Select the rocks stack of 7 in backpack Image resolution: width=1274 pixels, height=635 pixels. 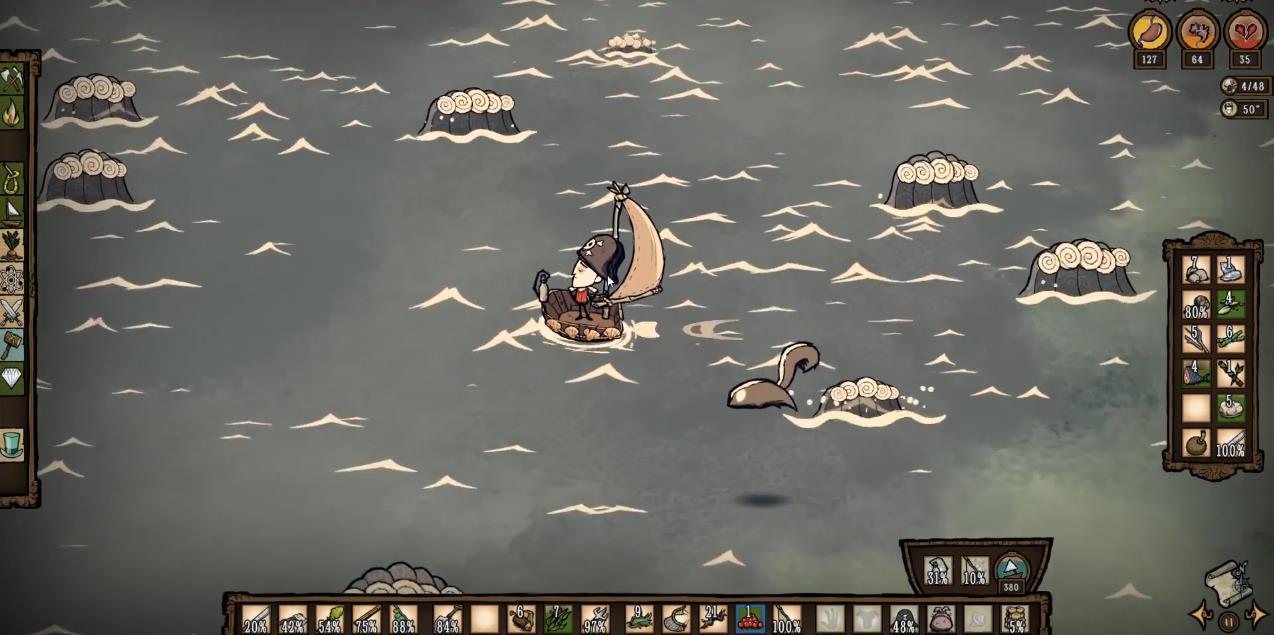(x=1196, y=270)
